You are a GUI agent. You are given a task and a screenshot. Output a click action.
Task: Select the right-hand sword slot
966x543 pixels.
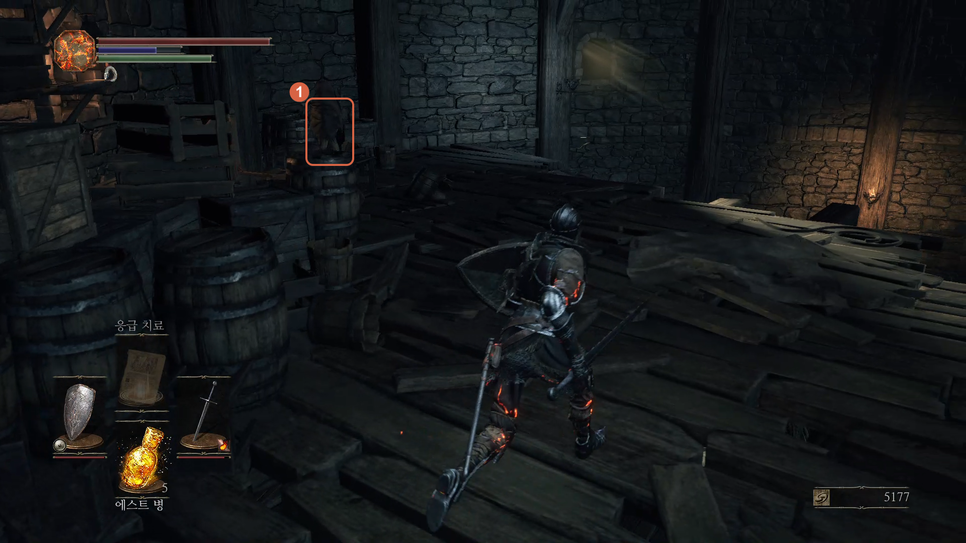click(207, 415)
